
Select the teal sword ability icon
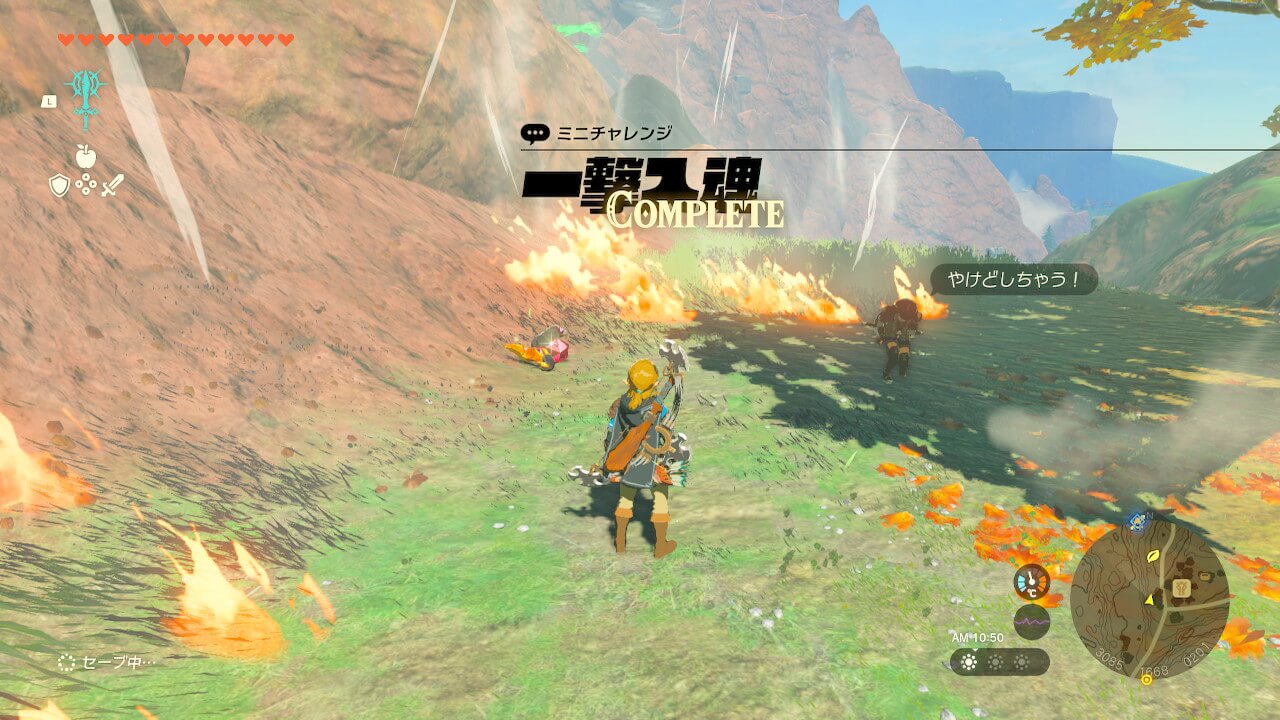coord(86,97)
